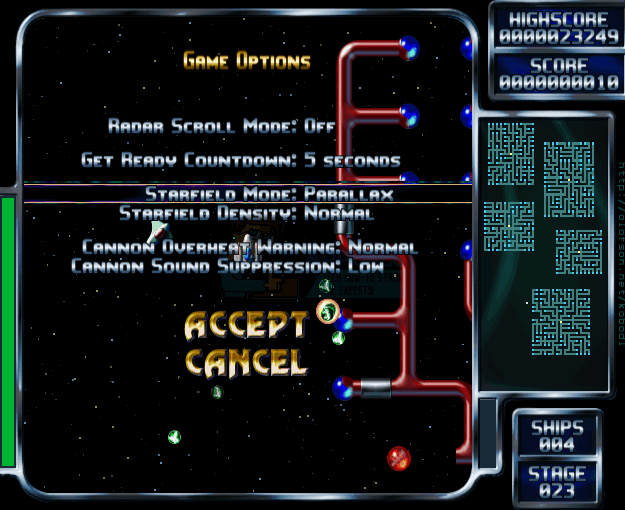Toggle the Radar Scroll Mode option

coord(222,126)
